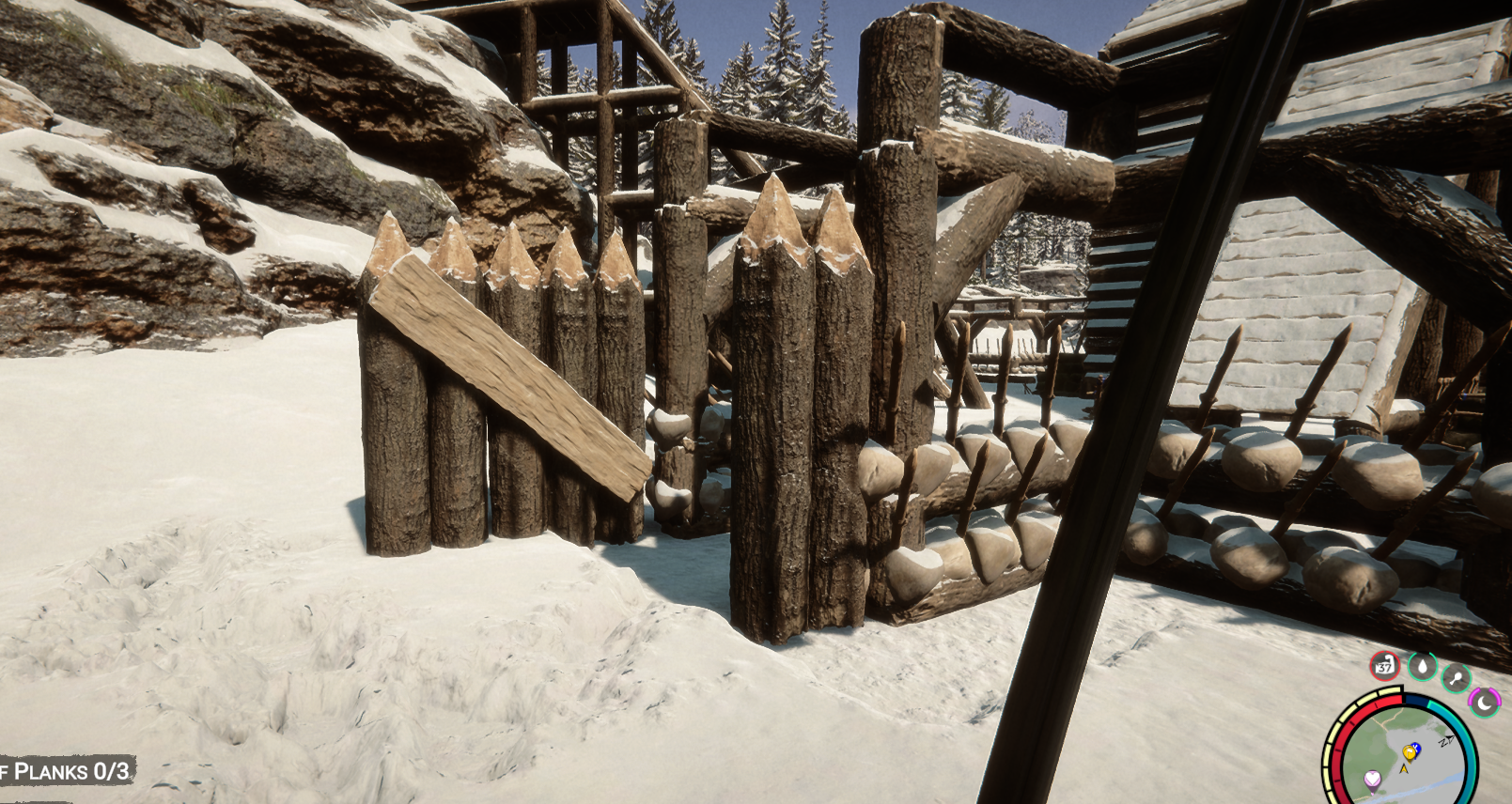The height and width of the screenshot is (804, 1512).
Task: Select the water drop hydration icon
Action: tap(1422, 666)
